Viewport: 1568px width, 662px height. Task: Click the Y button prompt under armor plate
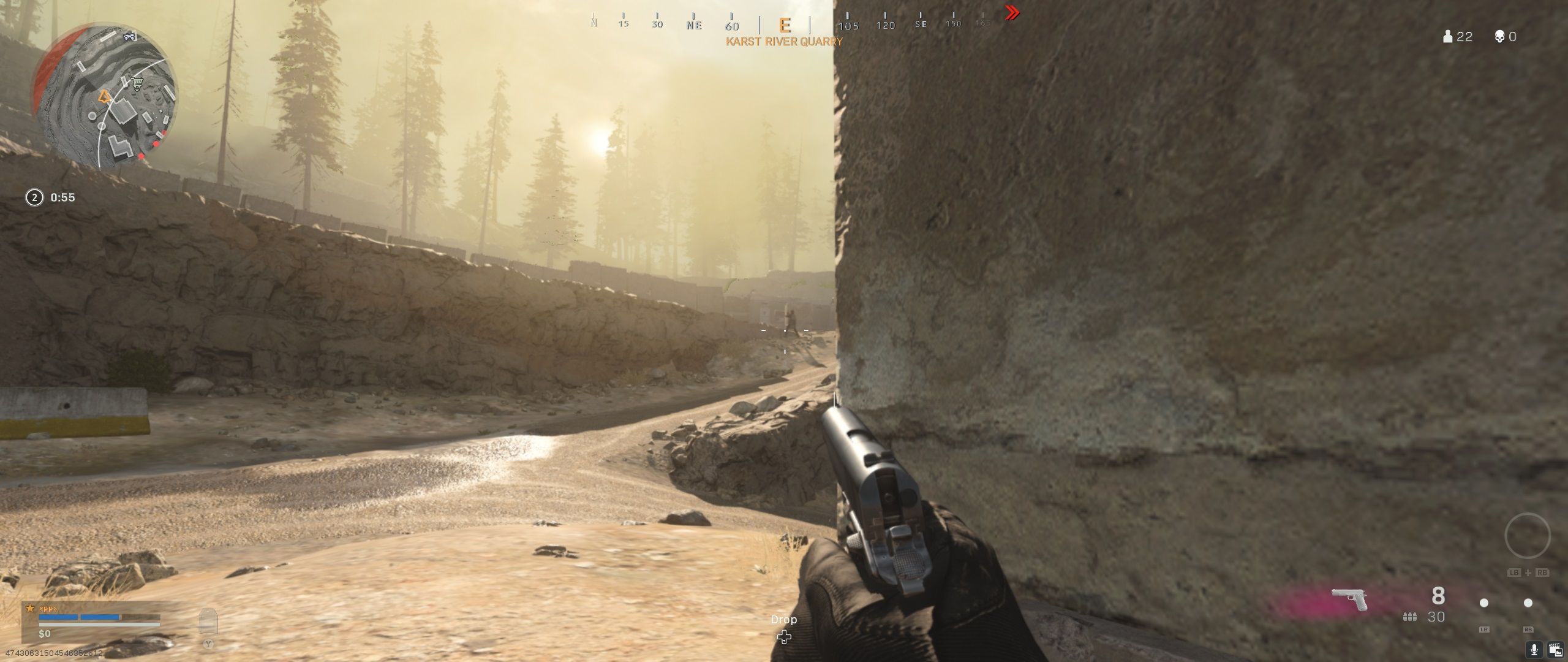coord(208,644)
